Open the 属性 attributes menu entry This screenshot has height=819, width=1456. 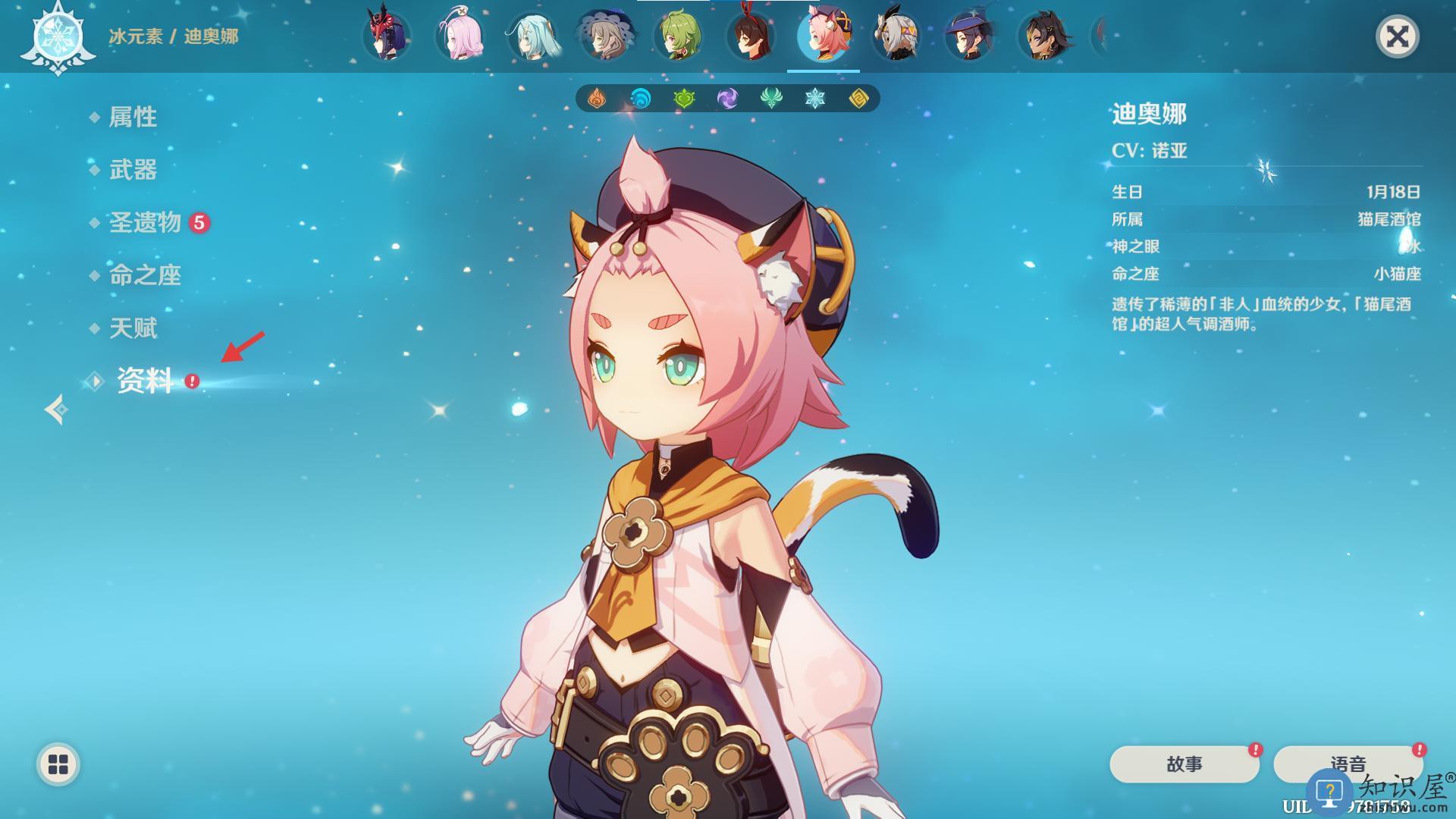(x=133, y=117)
